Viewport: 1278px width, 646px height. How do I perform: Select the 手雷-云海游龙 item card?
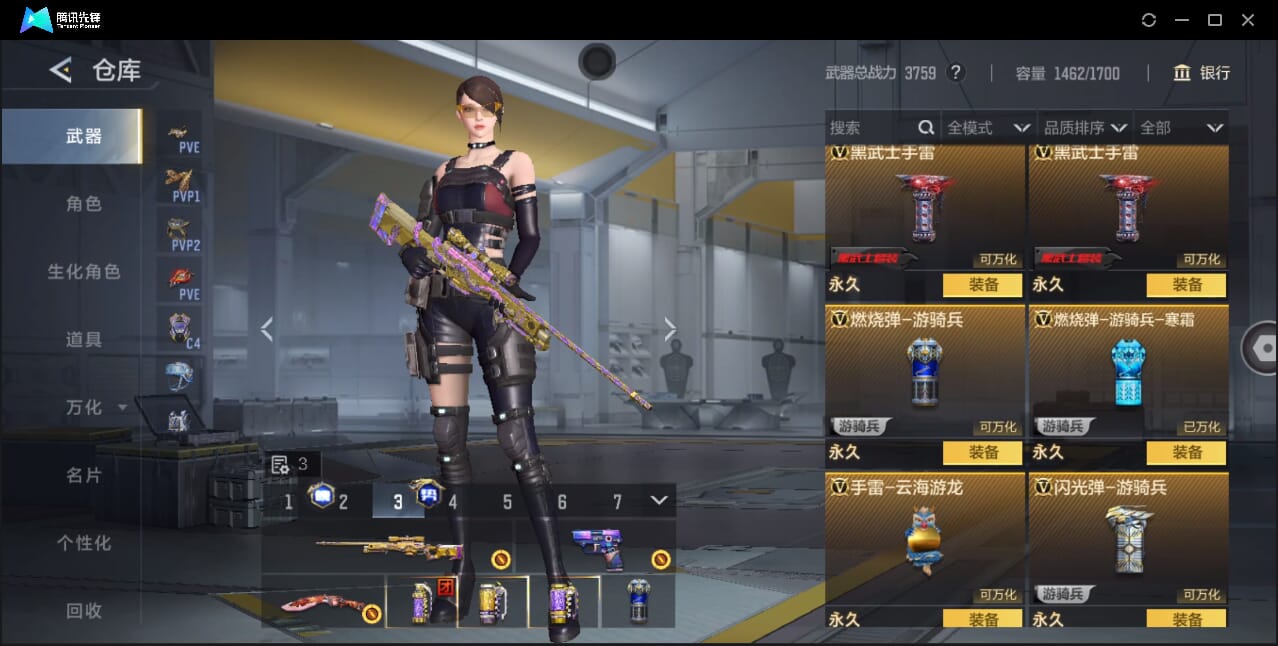[925, 540]
